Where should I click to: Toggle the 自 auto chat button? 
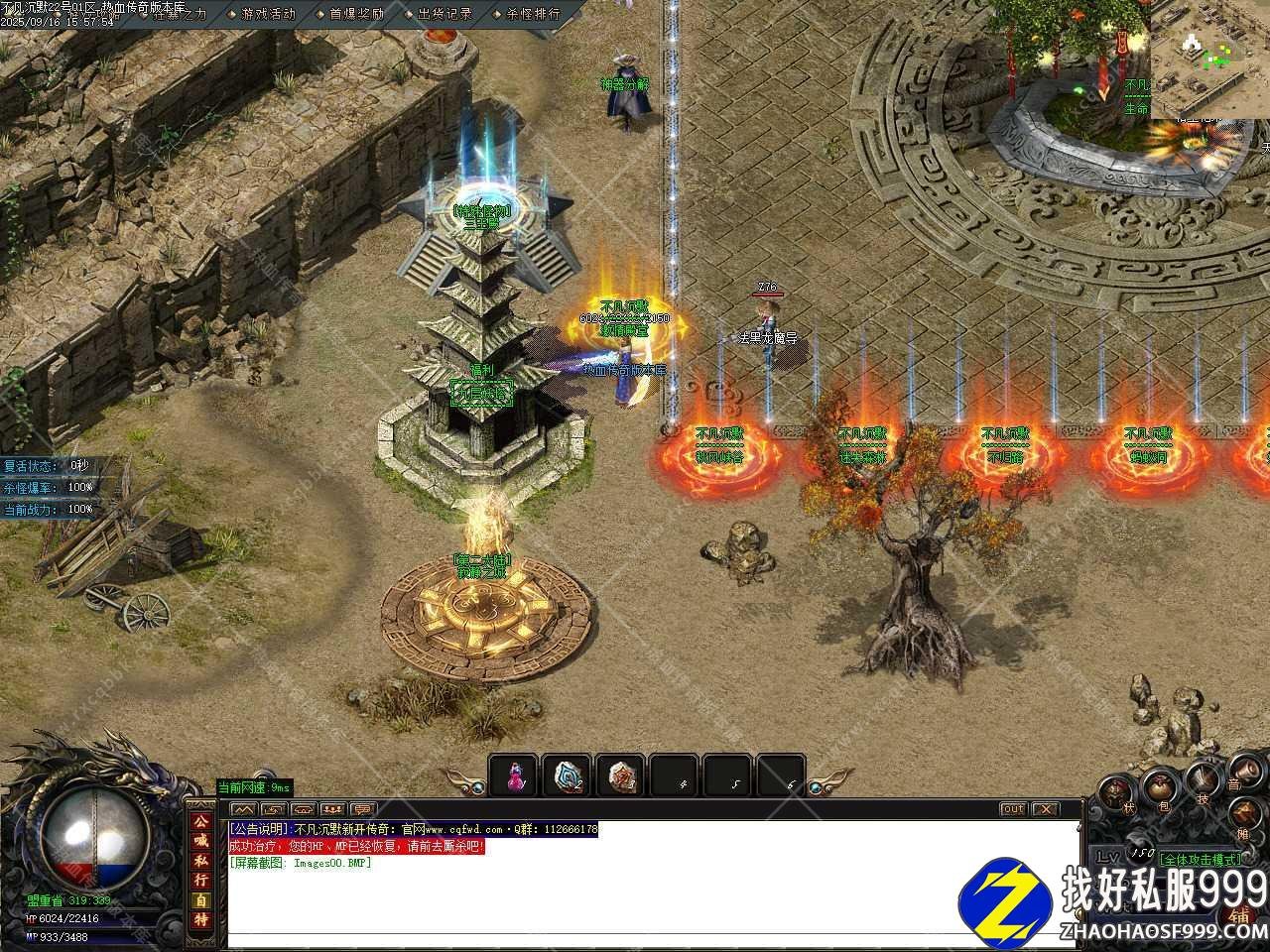[x=200, y=899]
